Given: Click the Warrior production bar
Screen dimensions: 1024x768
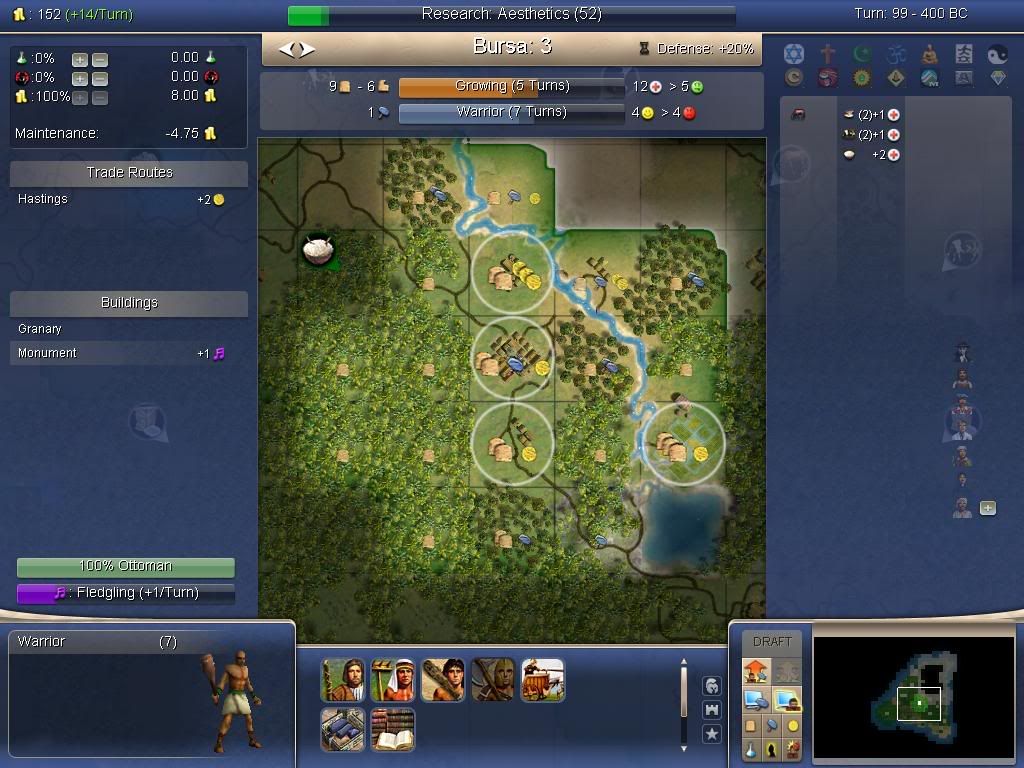Looking at the screenshot, I should coord(511,112).
